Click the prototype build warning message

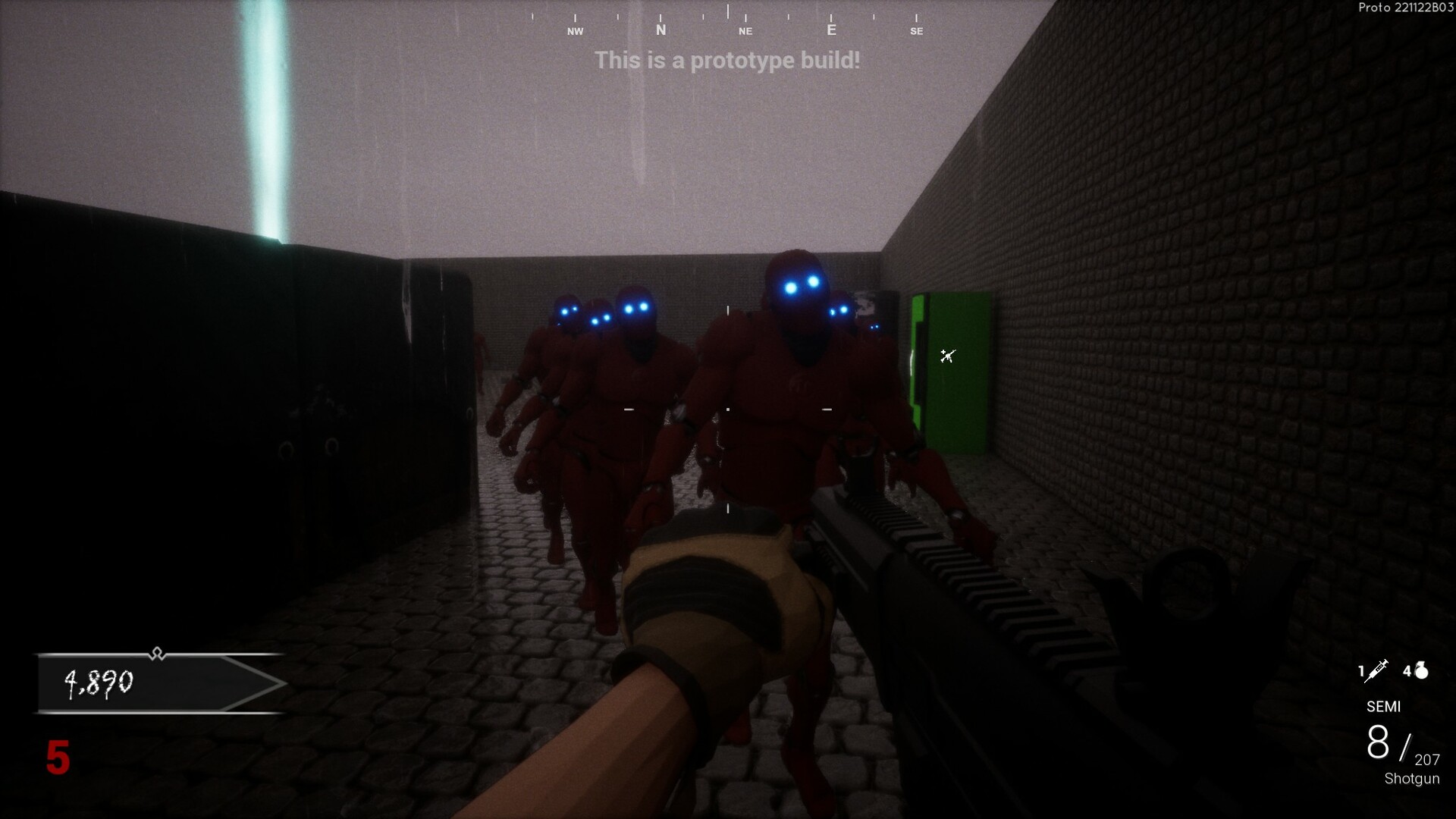coord(727,61)
